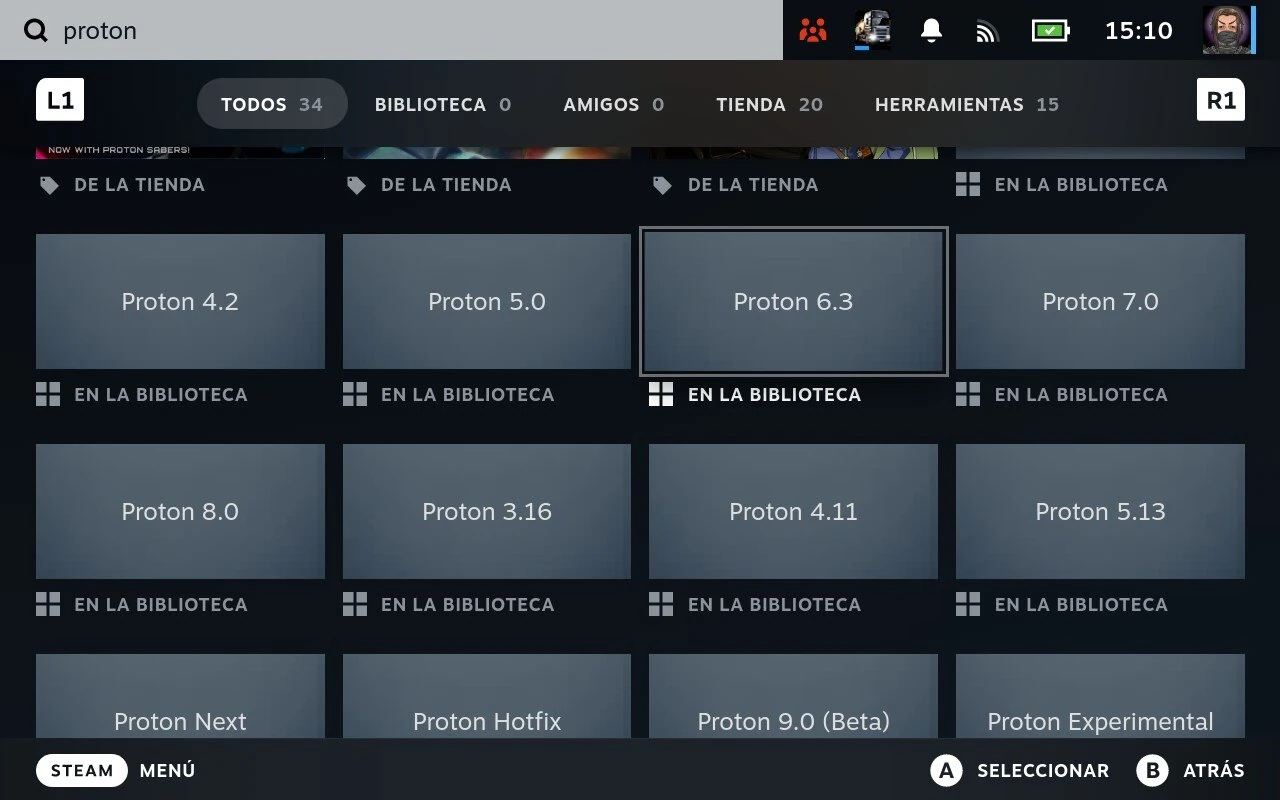This screenshot has height=800, width=1280.
Task: Open the MENÚ option at bottom left
Action: 166,770
